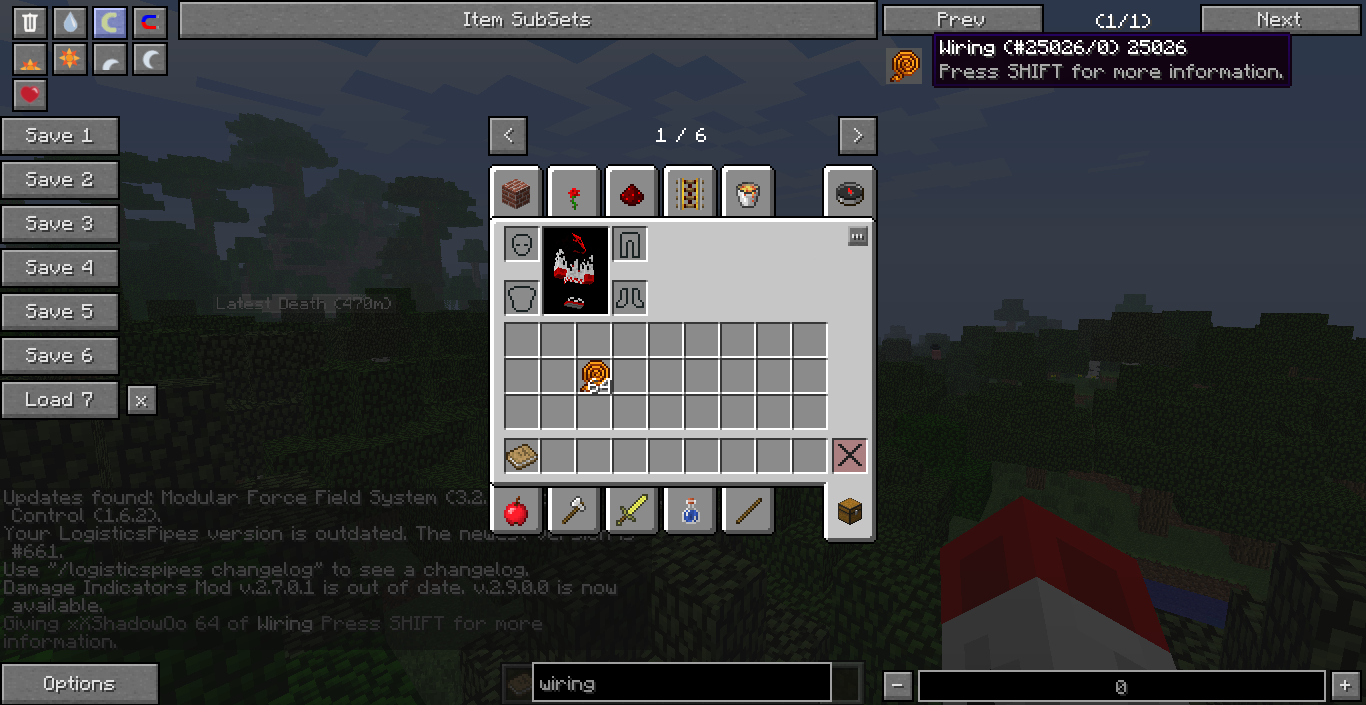This screenshot has width=1366, height=705.
Task: Select the Wiring item in item panel
Action: 904,65
